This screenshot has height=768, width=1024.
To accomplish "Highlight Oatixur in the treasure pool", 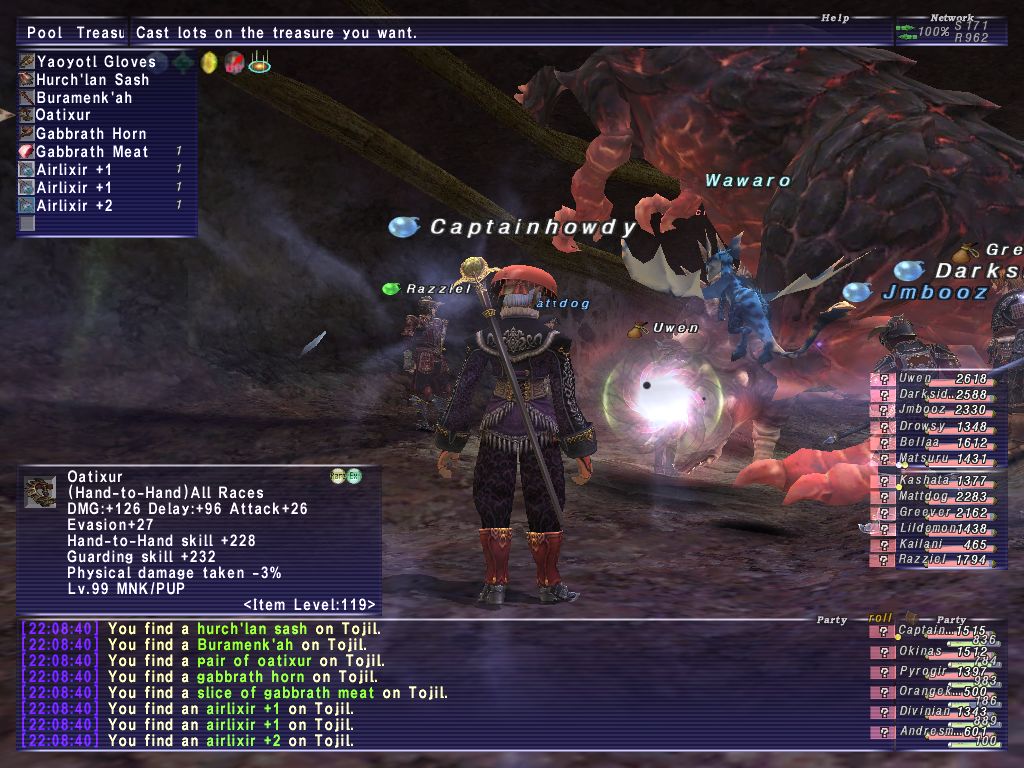I will click(x=63, y=115).
